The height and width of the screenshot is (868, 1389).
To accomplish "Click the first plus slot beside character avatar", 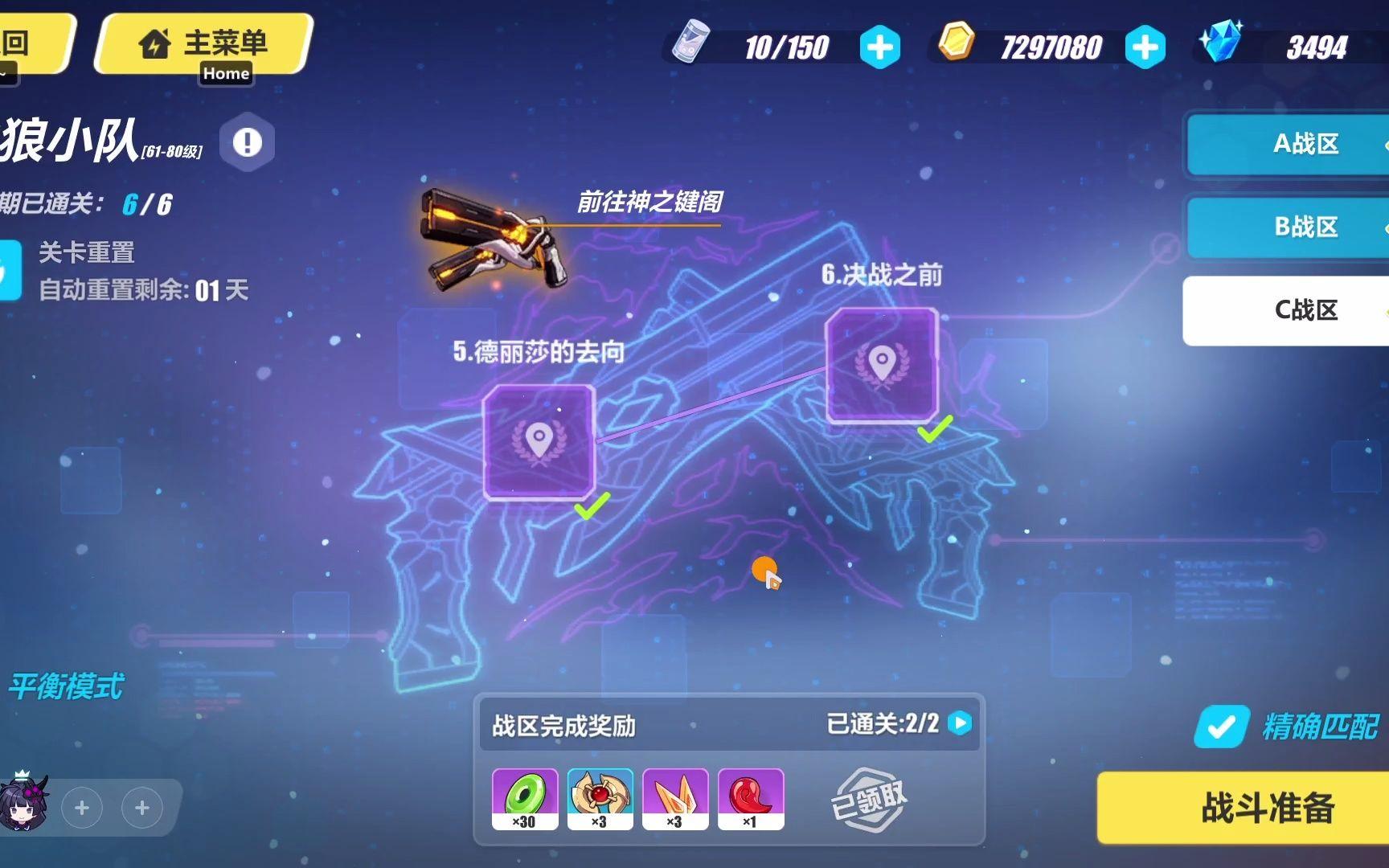I will click(x=81, y=808).
